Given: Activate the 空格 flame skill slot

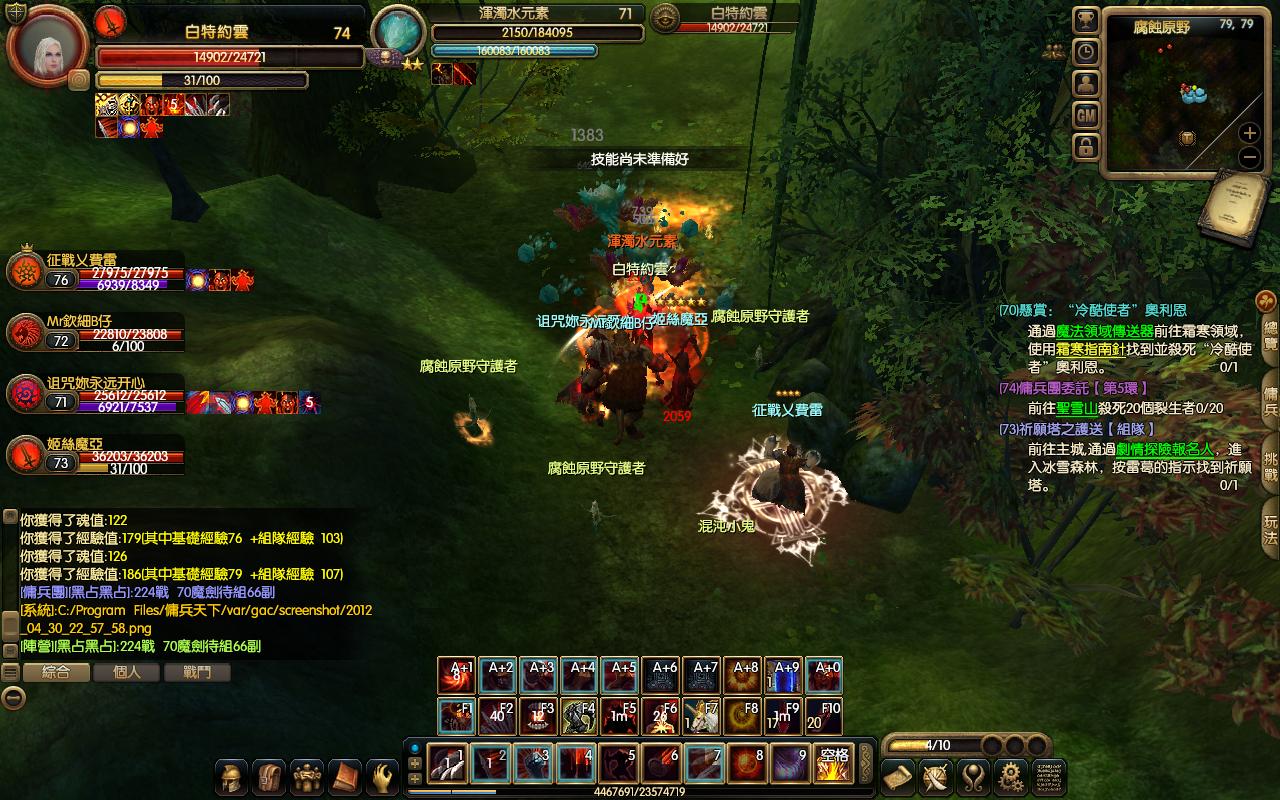Looking at the screenshot, I should (x=833, y=764).
